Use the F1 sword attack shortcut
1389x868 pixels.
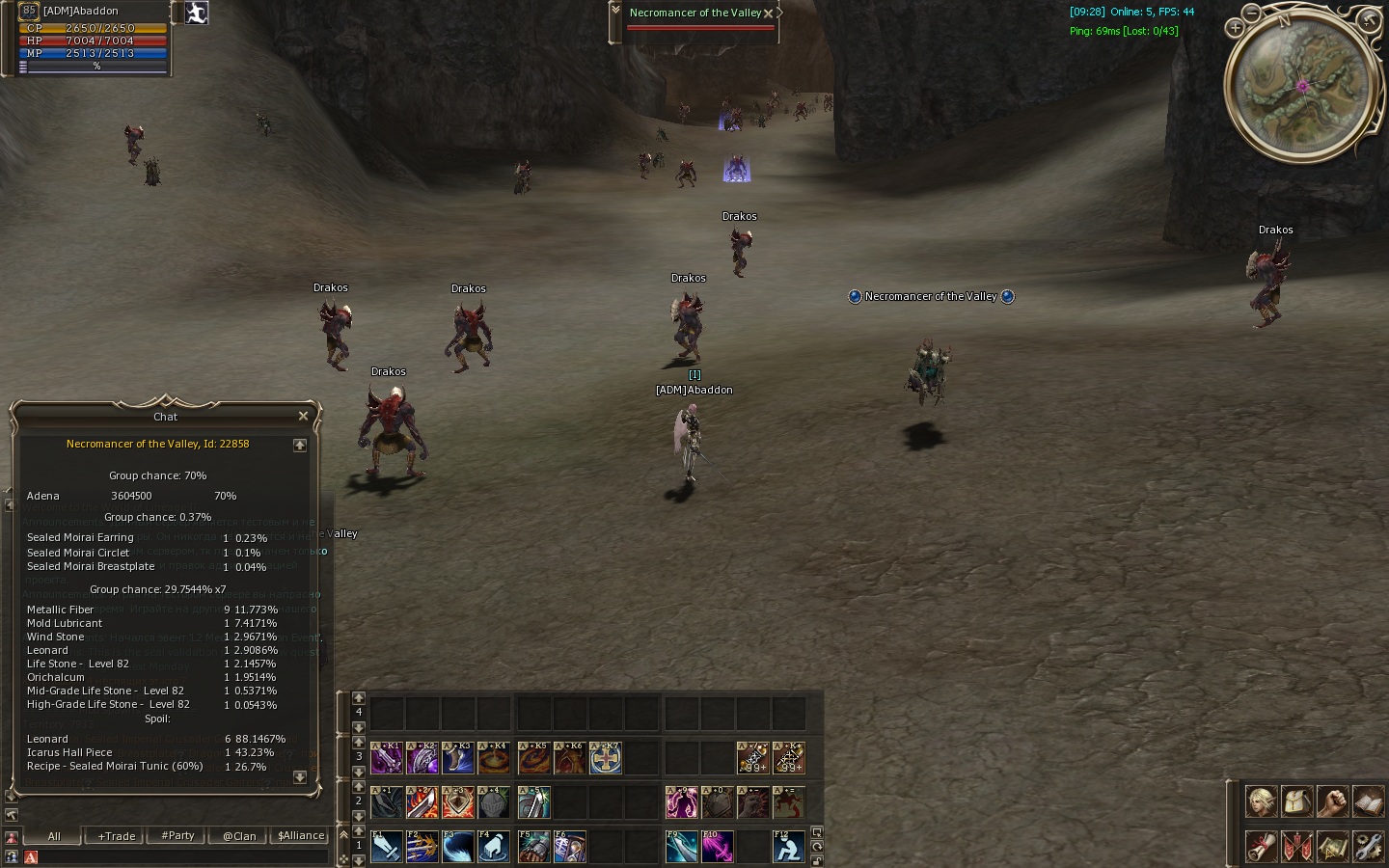coord(386,847)
